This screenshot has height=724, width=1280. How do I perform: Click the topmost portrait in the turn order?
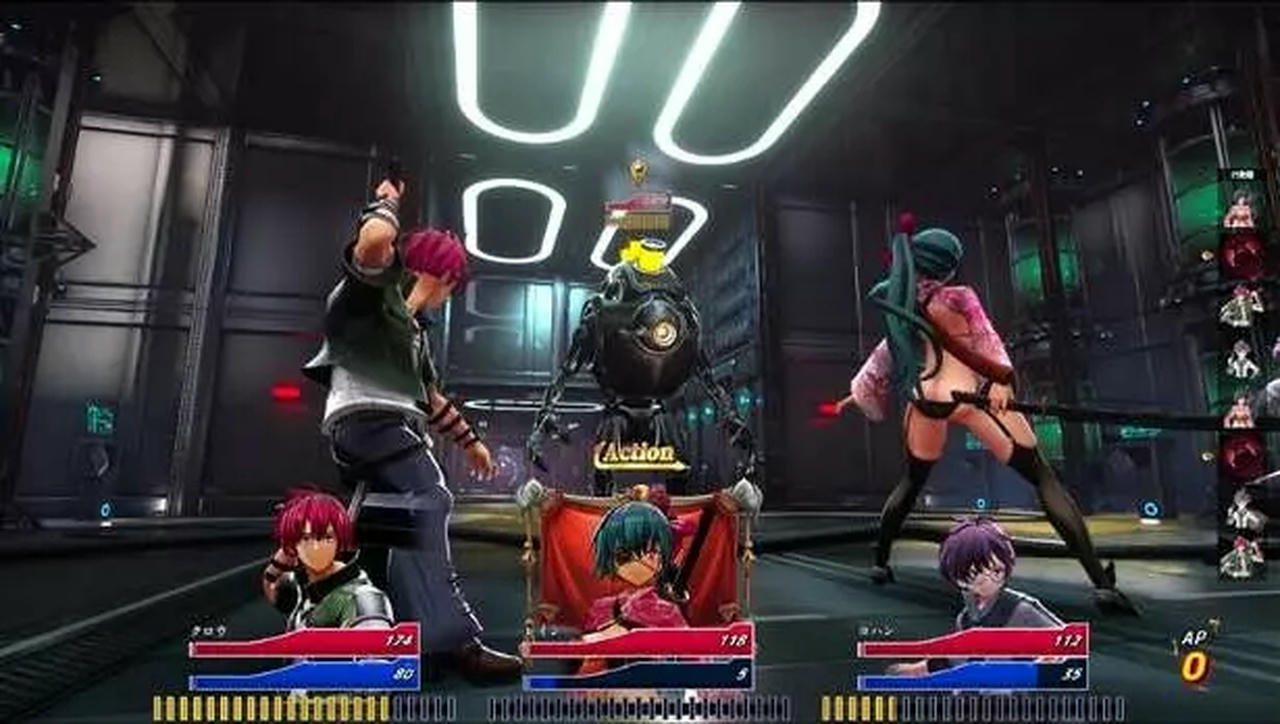coord(1241,211)
